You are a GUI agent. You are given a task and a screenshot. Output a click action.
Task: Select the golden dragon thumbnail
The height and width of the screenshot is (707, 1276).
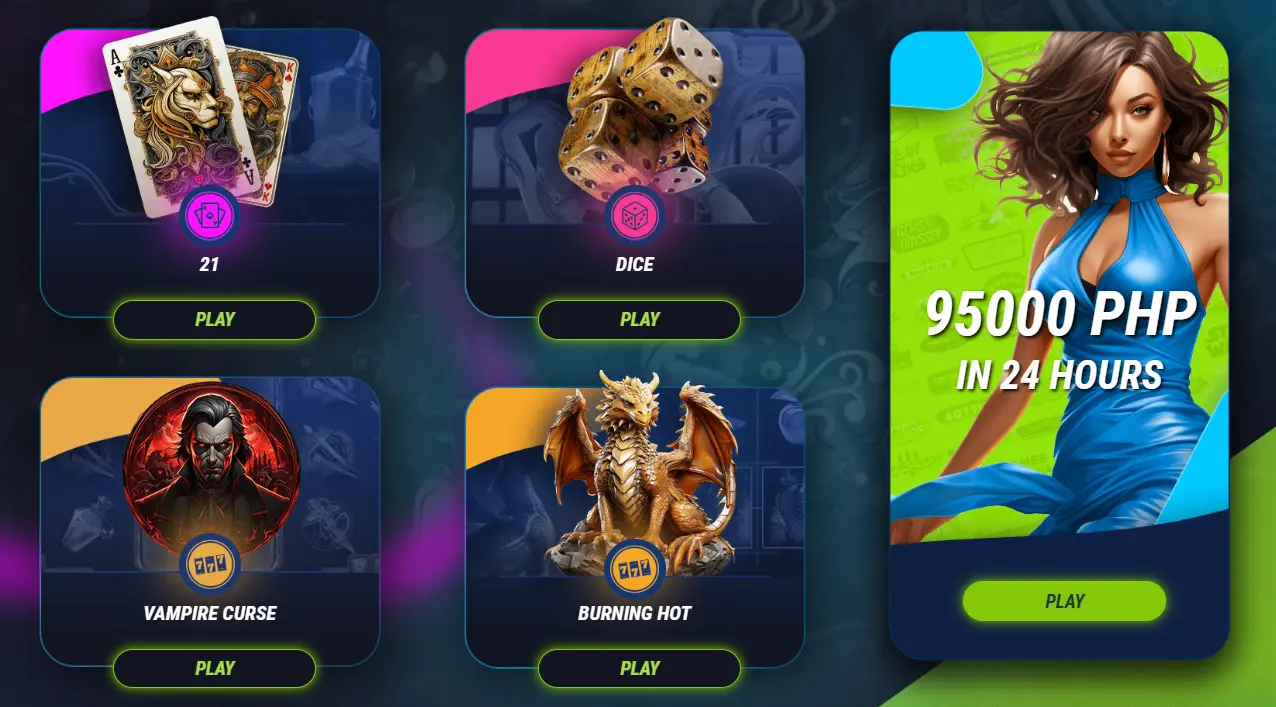[640, 470]
